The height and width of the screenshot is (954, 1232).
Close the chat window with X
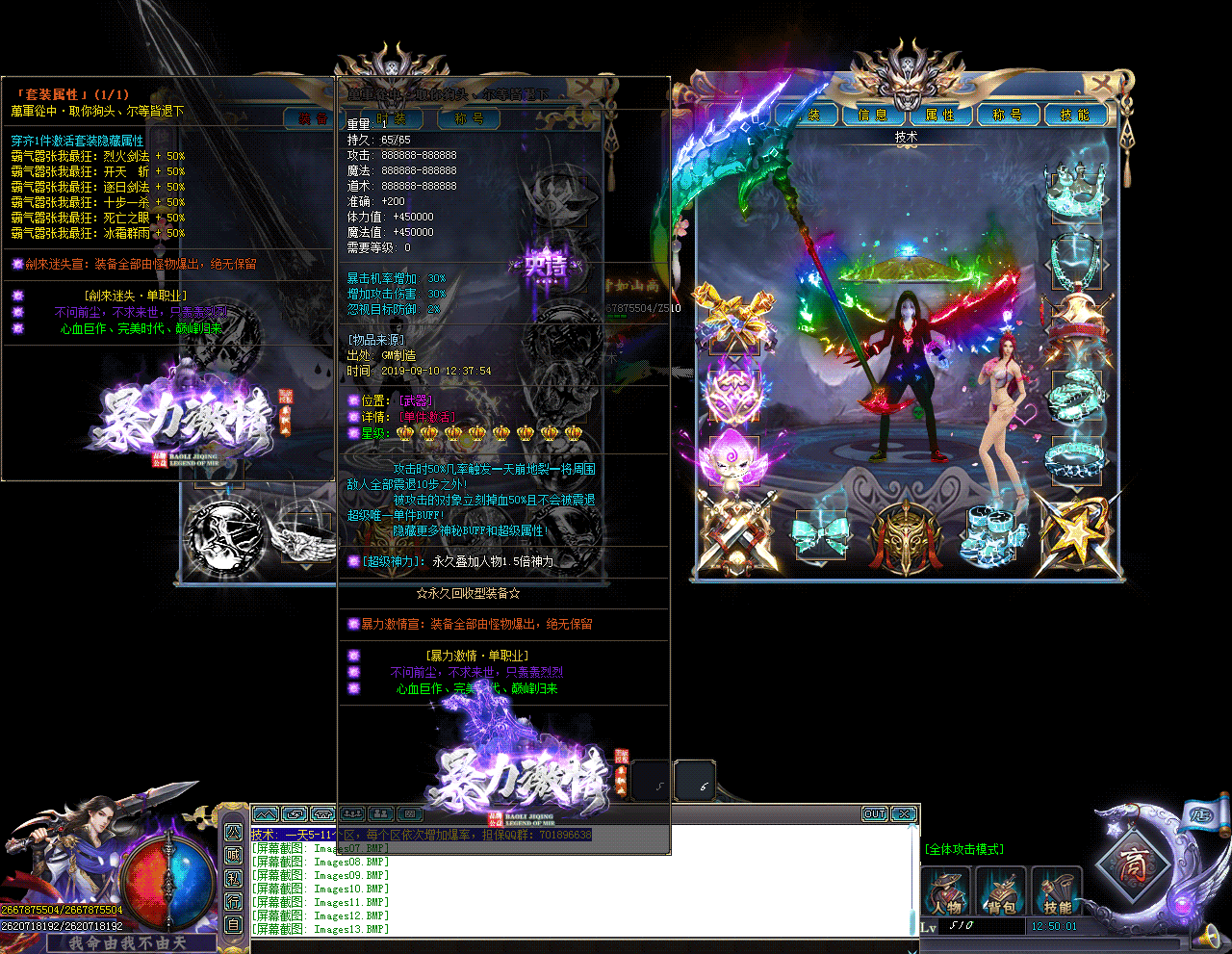point(904,814)
